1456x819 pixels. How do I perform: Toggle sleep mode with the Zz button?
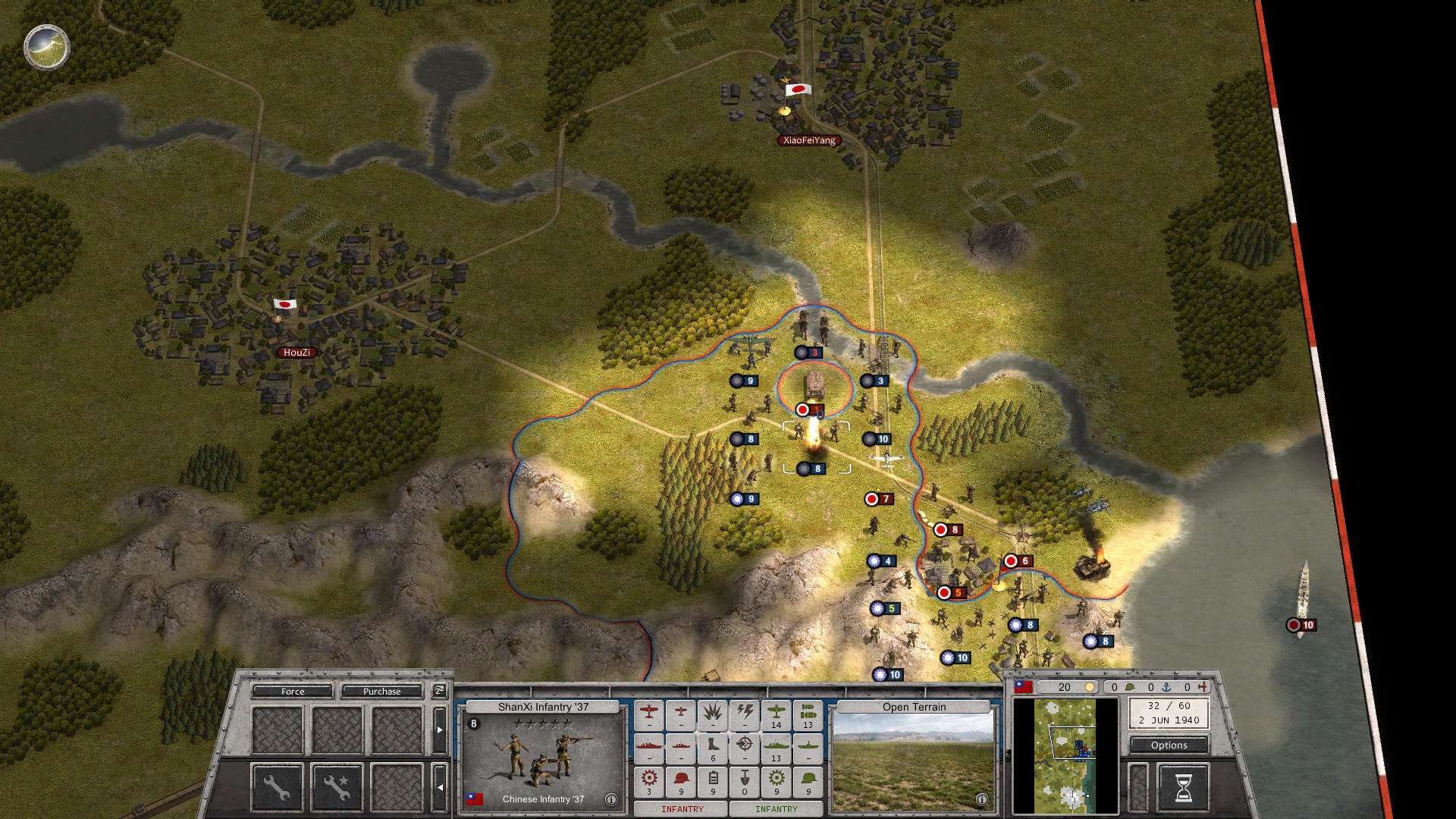[440, 691]
